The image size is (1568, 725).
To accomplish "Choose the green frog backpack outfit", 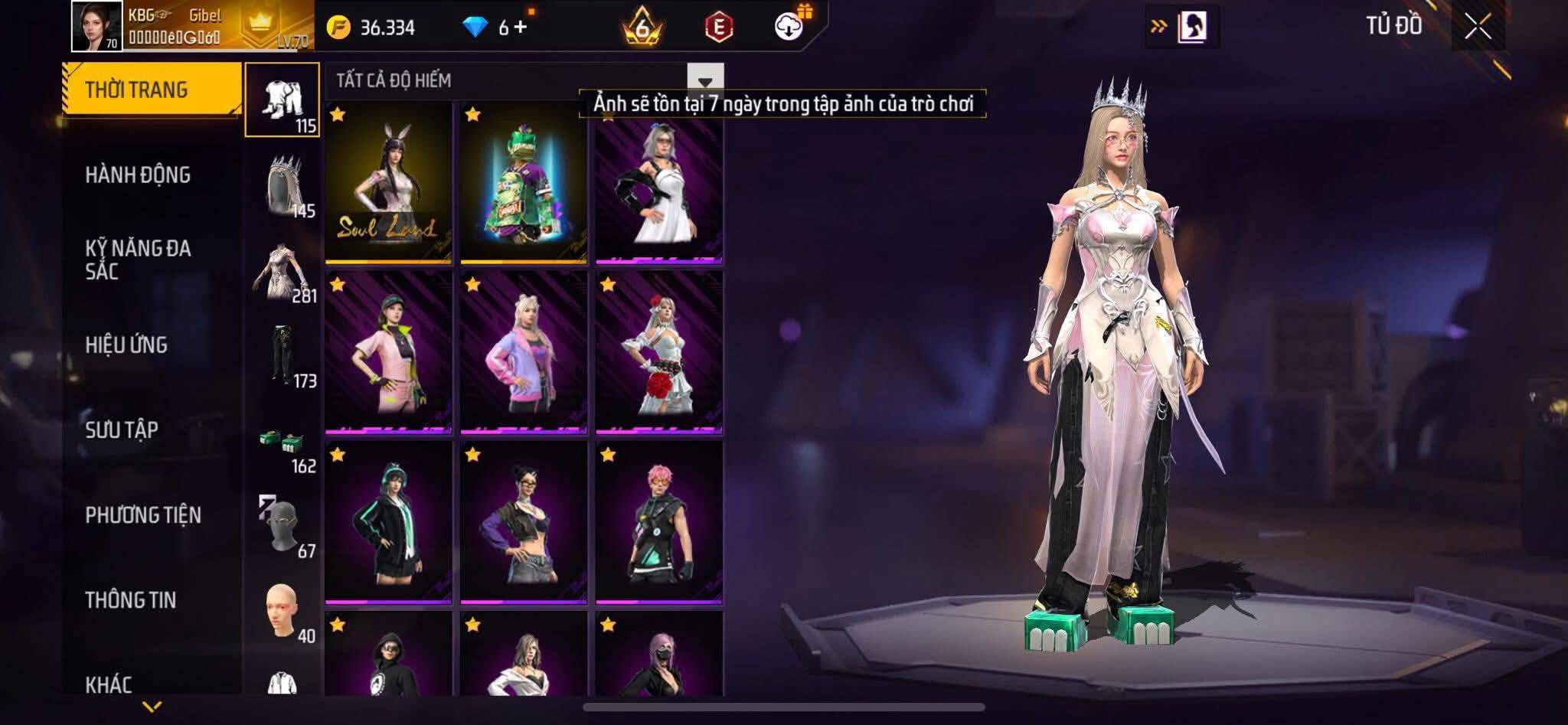I will [x=524, y=182].
